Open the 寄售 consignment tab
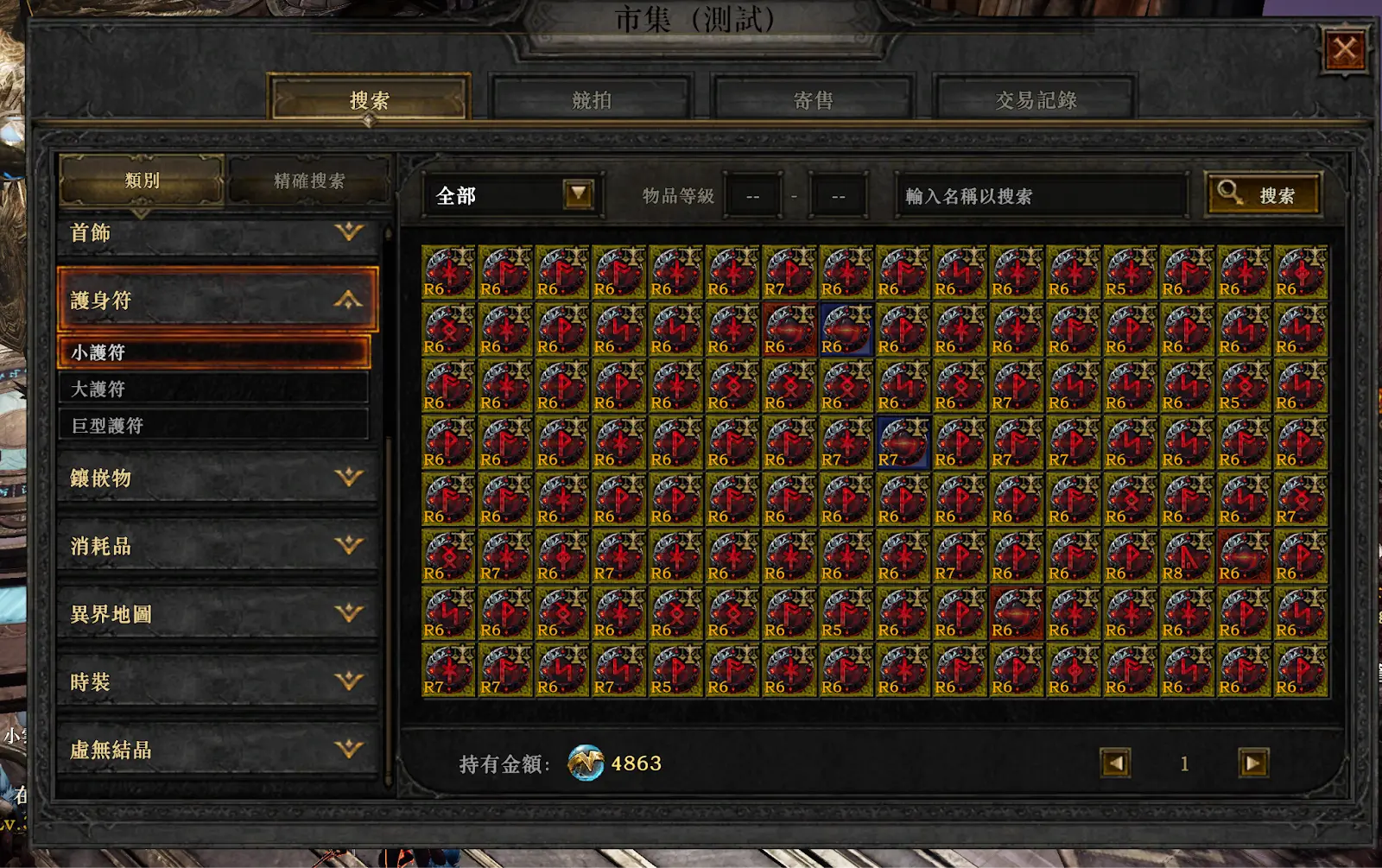This screenshot has height=868, width=1382. pyautogui.click(x=813, y=100)
